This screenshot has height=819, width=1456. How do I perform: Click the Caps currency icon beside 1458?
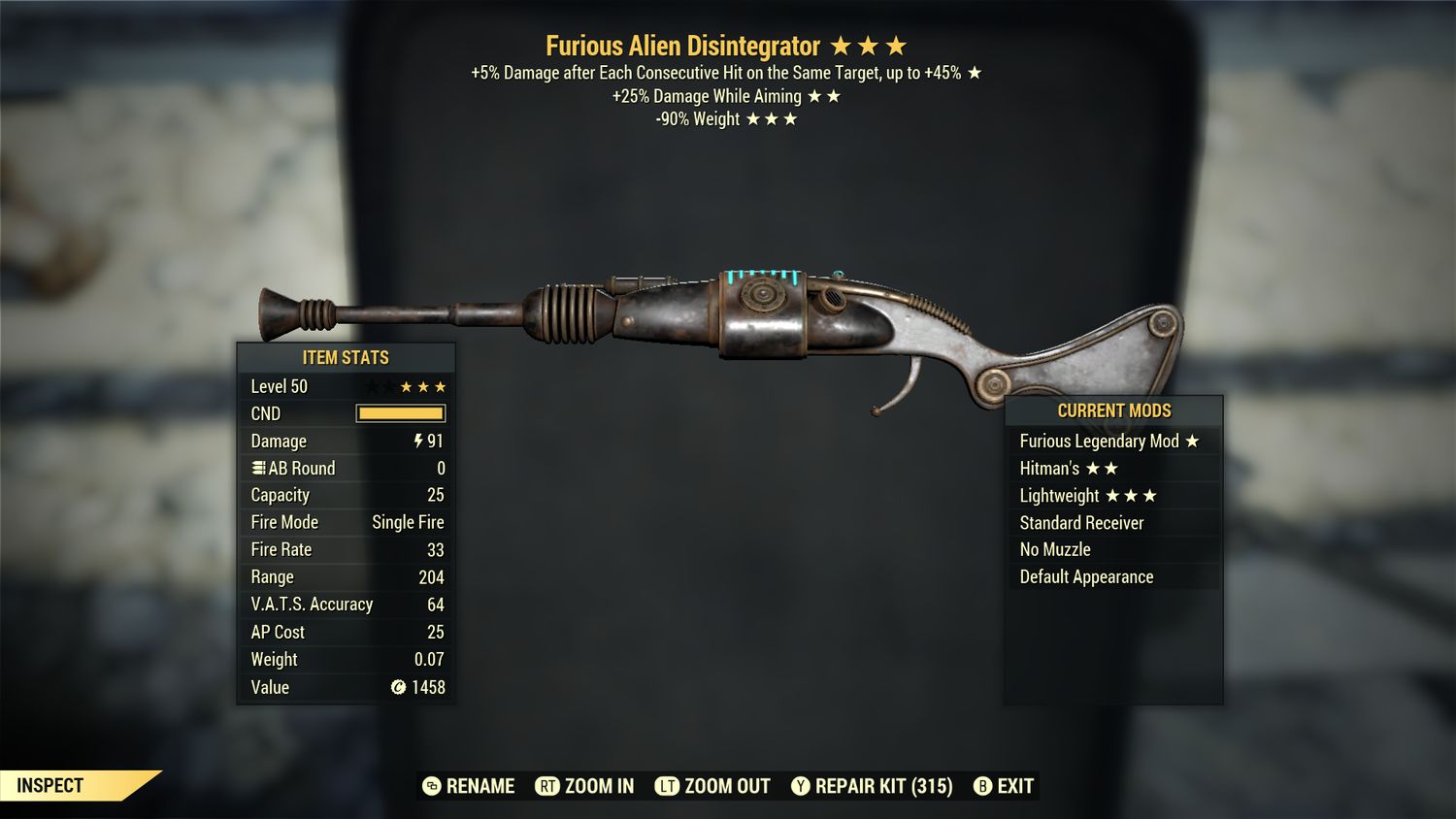[398, 688]
